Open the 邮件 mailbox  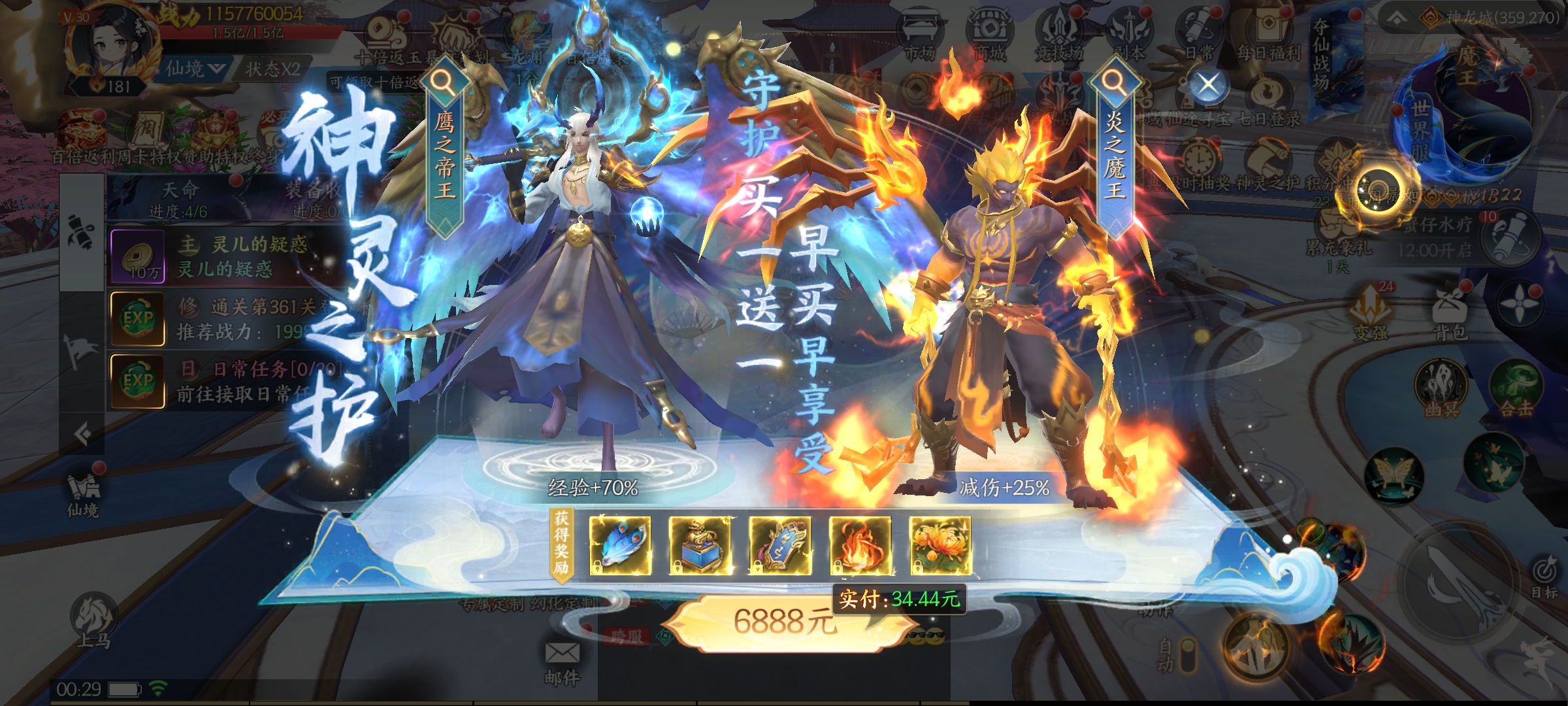tap(562, 660)
